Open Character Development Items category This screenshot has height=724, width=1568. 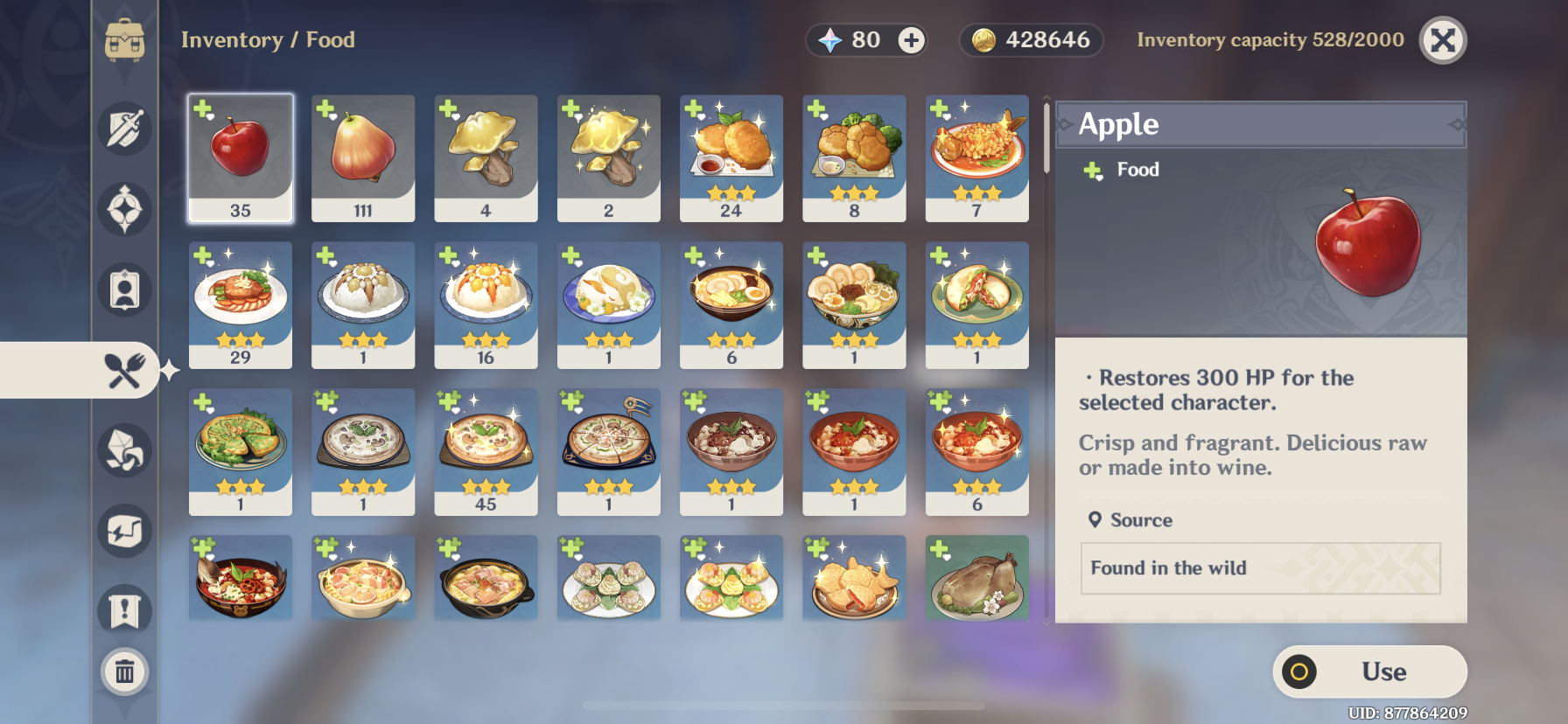click(125, 289)
